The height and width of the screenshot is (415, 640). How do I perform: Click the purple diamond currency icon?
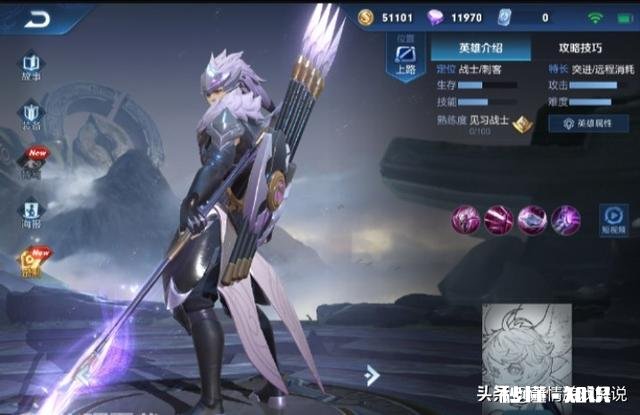coord(435,18)
